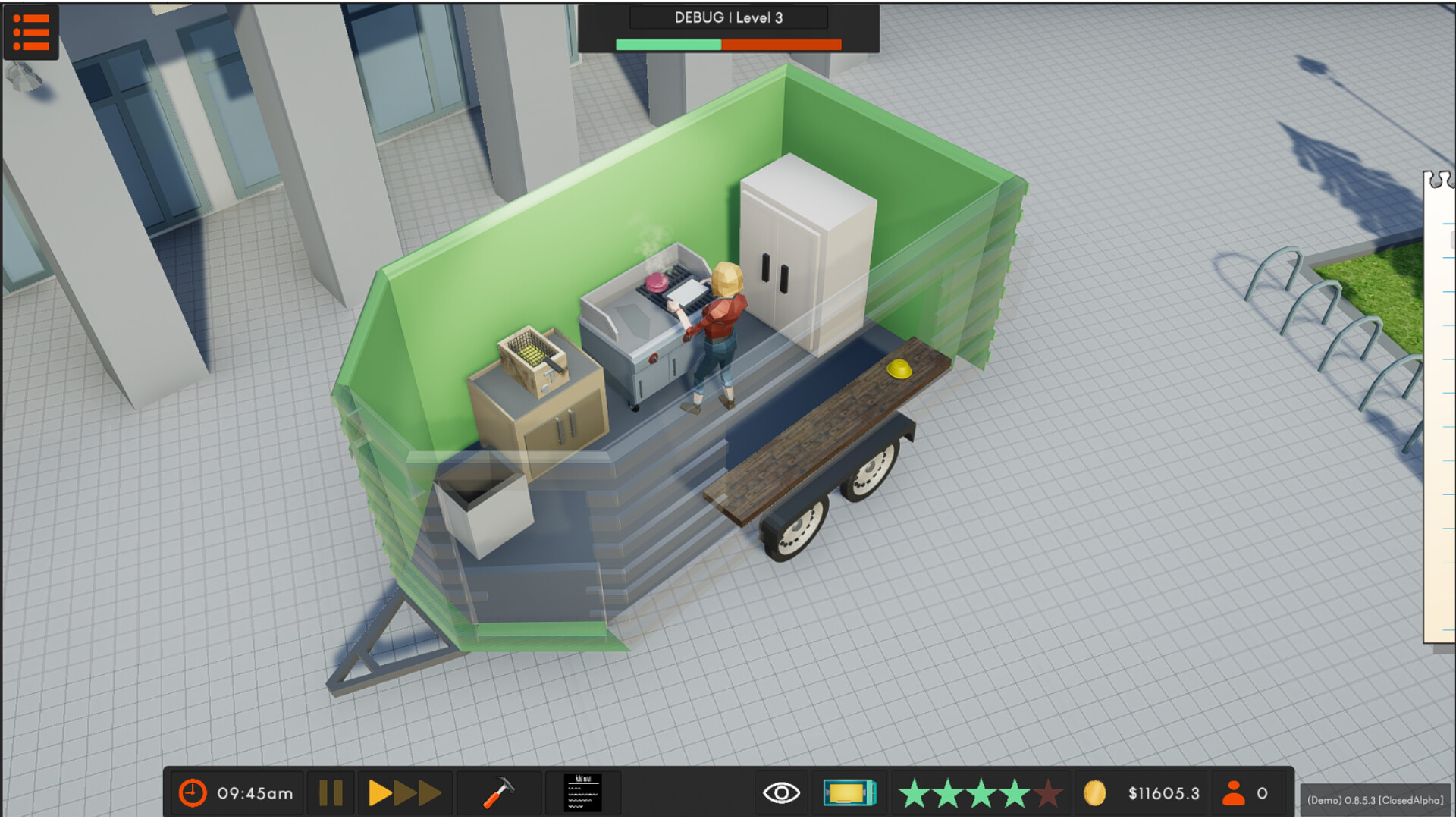Toggle the eye visibility icon
Screen dimensions: 1456x819
[783, 792]
